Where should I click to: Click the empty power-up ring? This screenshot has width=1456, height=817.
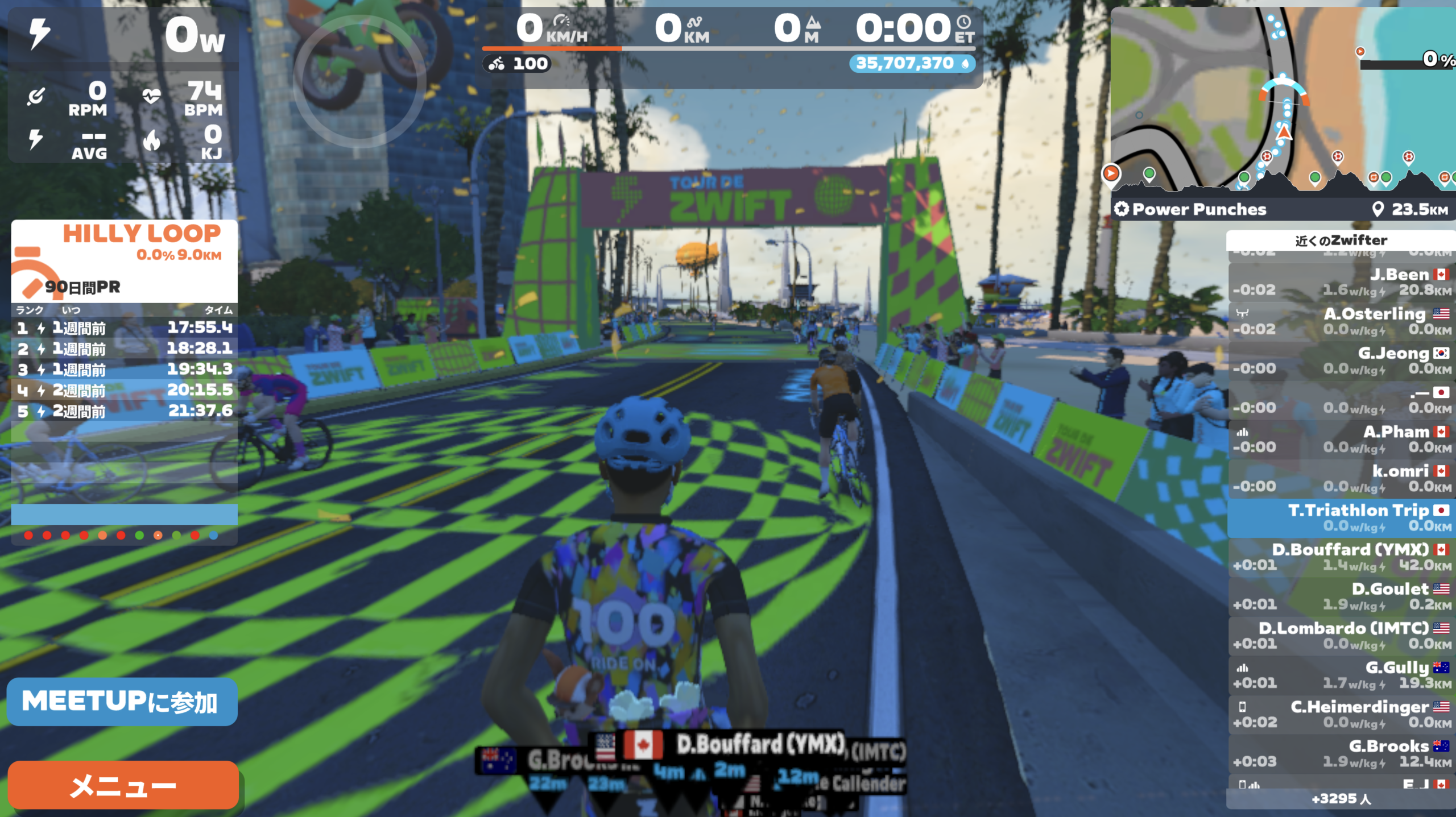[x=359, y=81]
